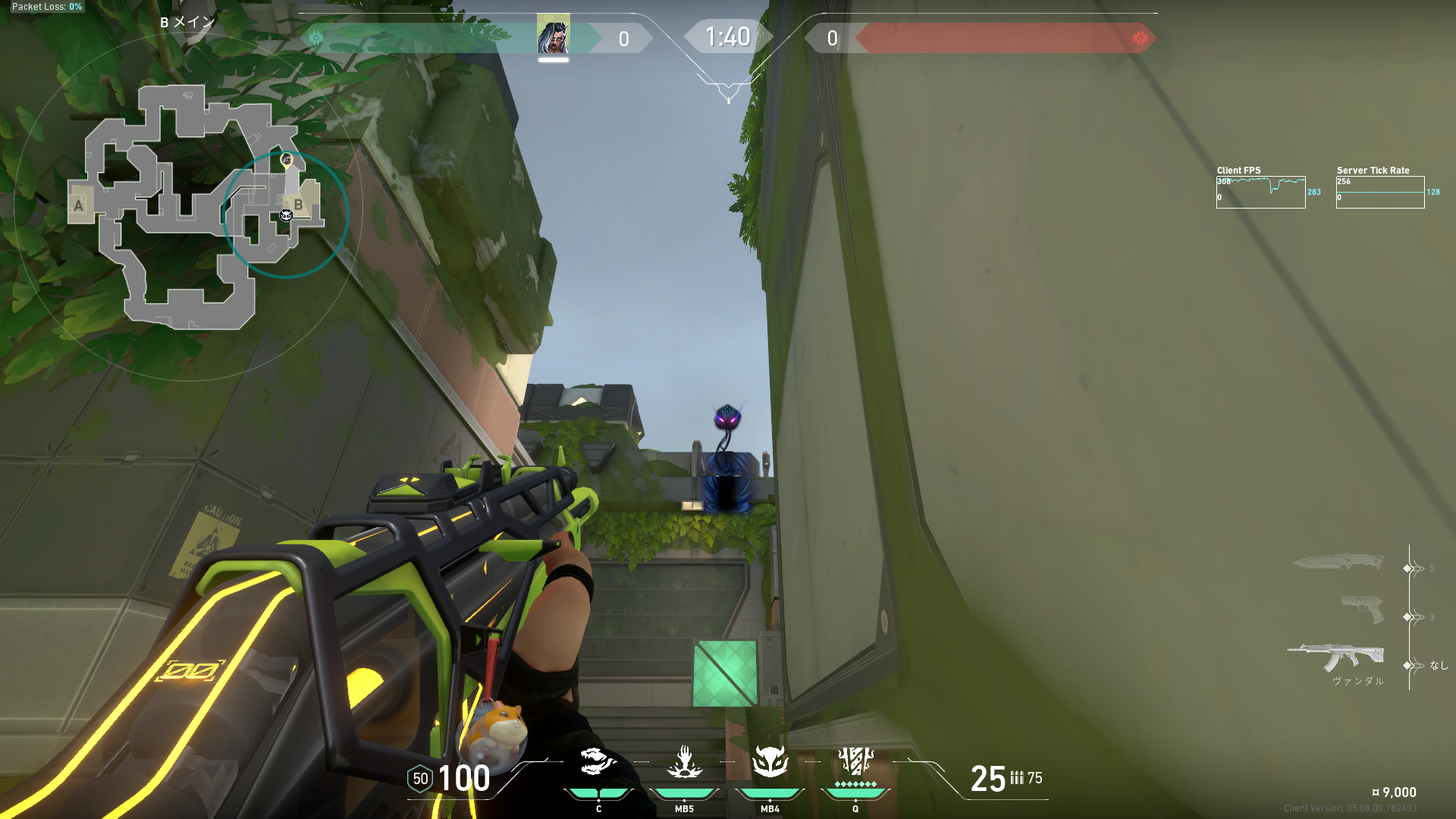
Task: Select the A site marker on minimap
Action: click(78, 205)
